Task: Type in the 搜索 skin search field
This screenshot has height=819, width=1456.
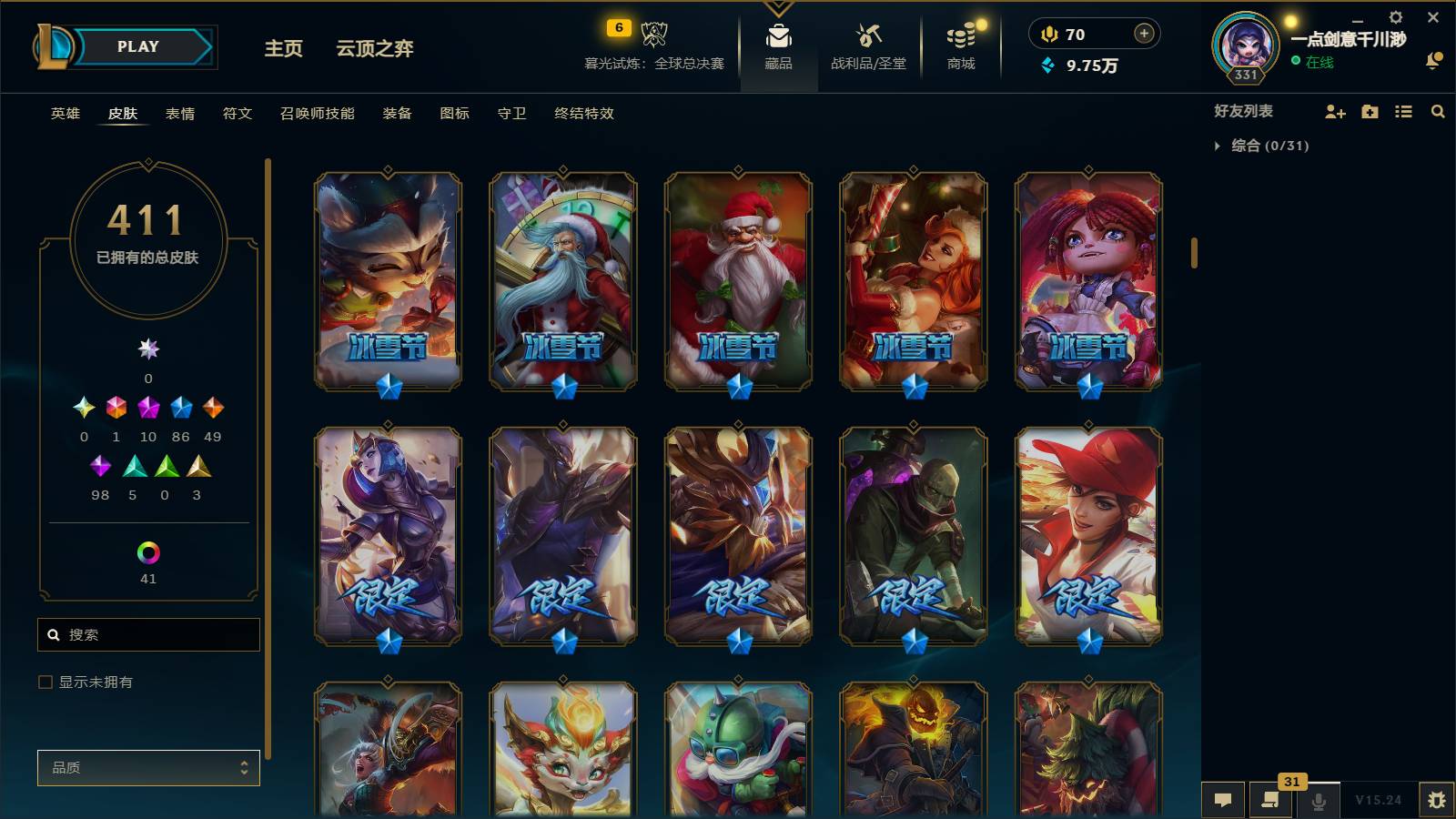Action: coord(148,634)
